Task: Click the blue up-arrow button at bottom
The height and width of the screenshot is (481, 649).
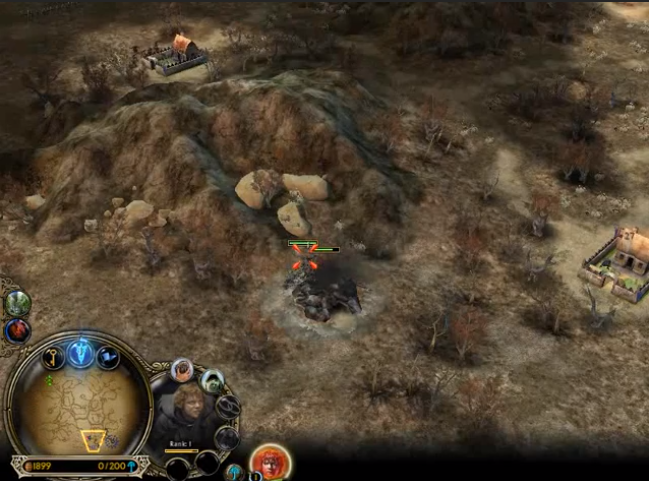Action: 234,471
